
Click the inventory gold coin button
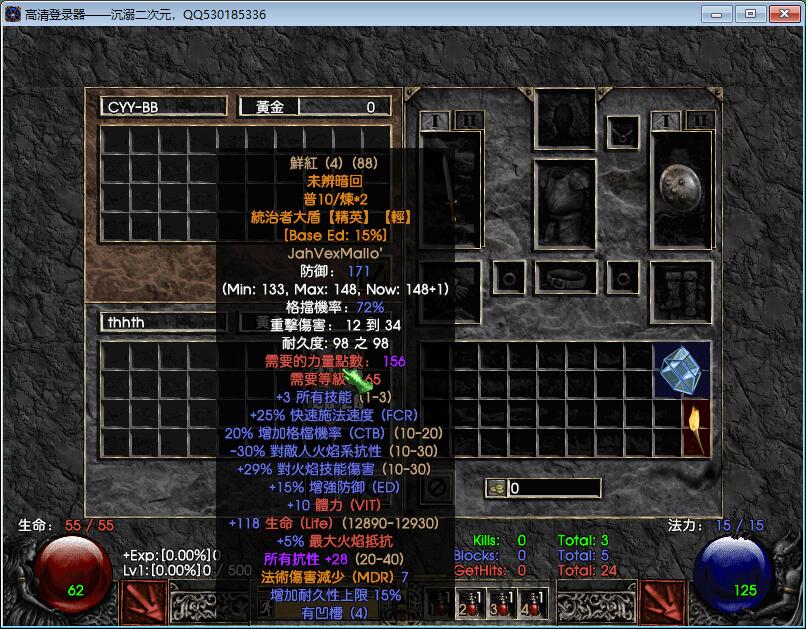pyautogui.click(x=495, y=488)
